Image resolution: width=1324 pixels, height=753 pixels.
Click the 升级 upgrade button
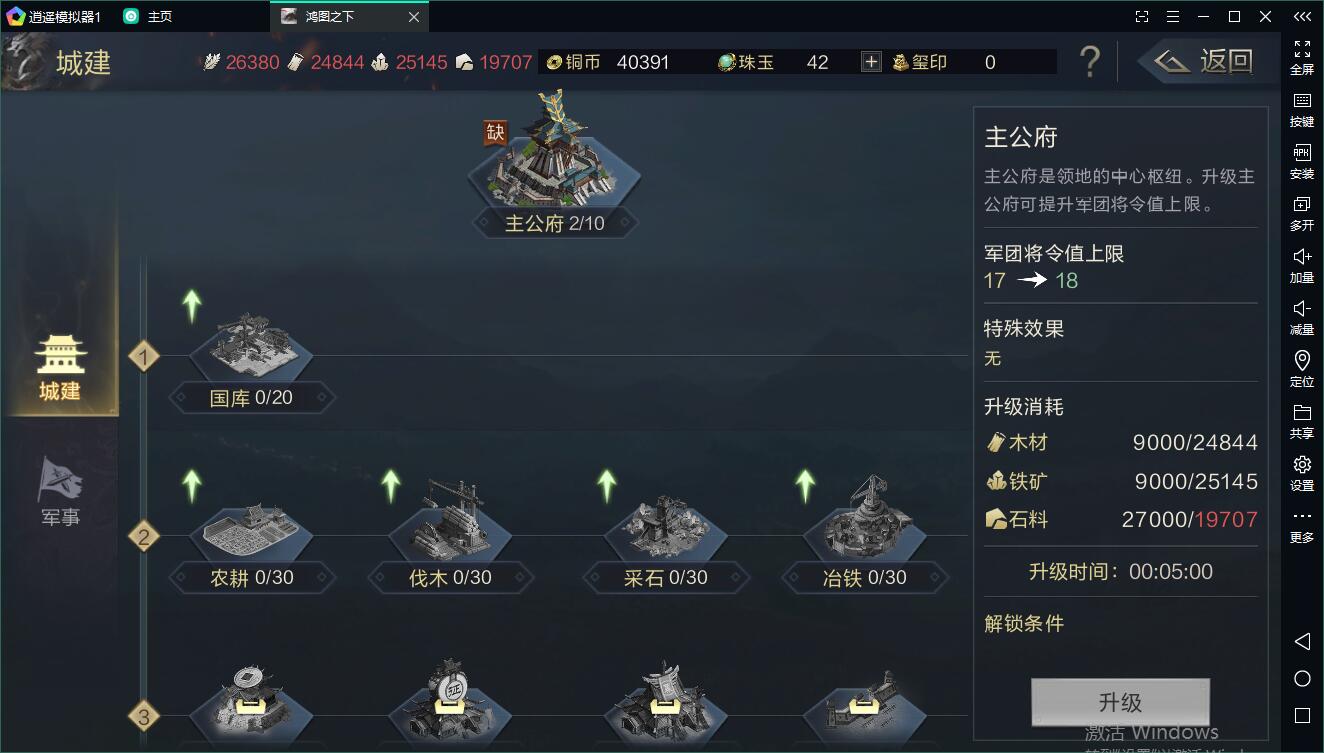coord(1120,702)
